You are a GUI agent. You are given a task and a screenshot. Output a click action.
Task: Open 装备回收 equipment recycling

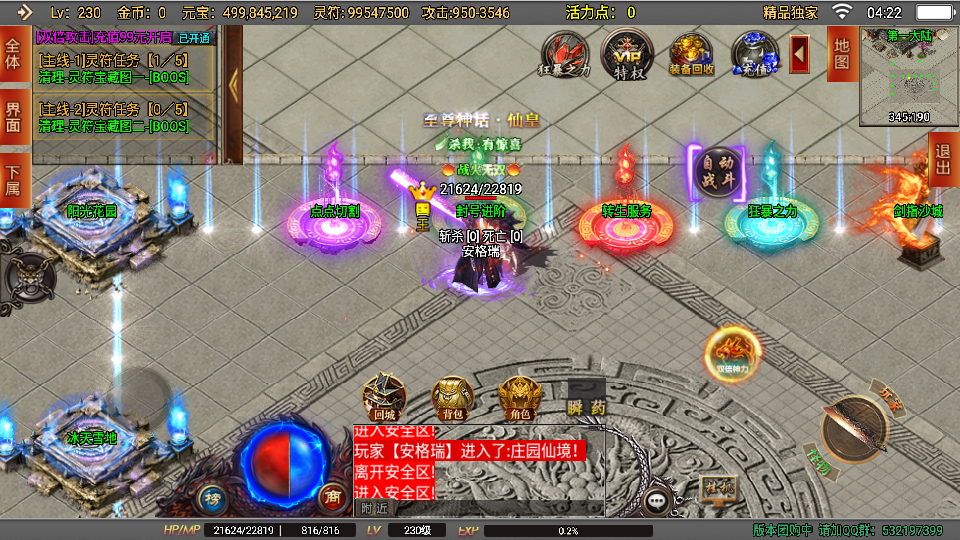(691, 52)
